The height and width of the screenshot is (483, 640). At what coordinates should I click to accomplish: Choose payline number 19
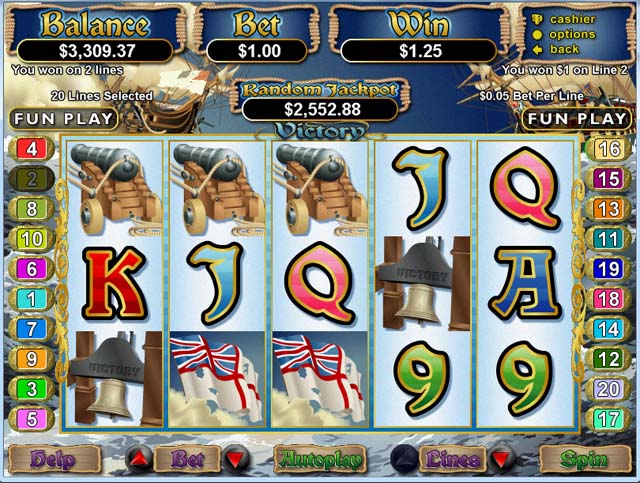tap(609, 269)
